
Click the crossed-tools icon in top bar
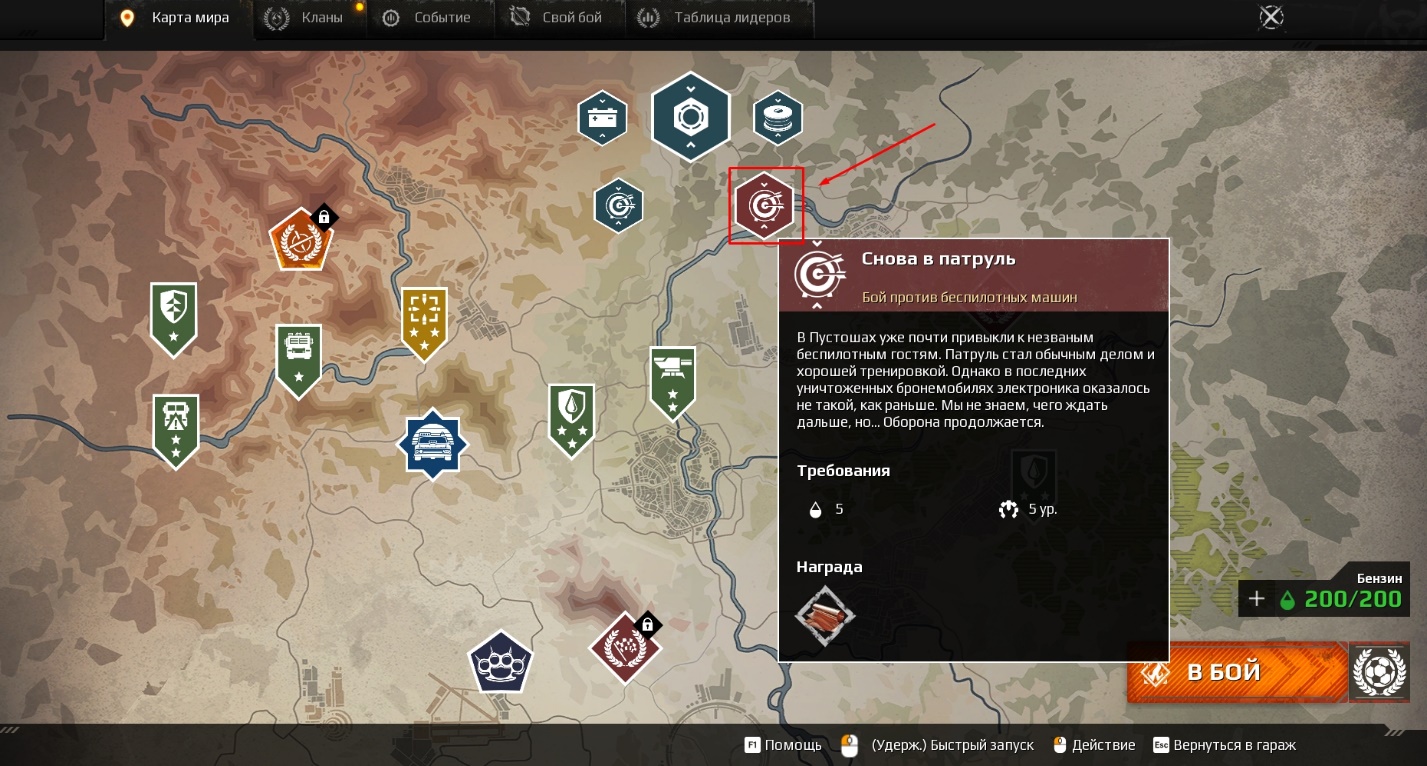[1271, 17]
